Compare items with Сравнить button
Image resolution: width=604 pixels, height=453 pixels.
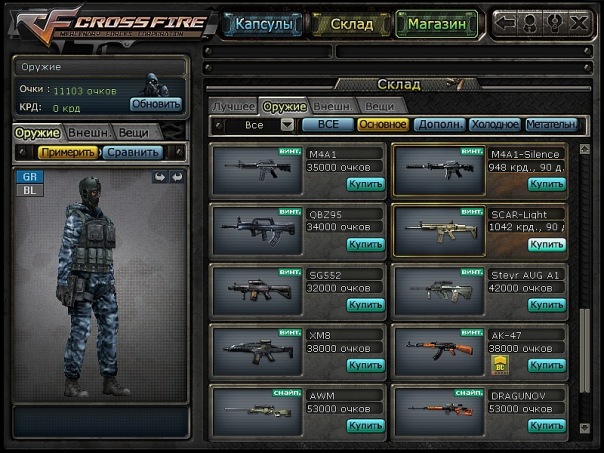point(131,152)
